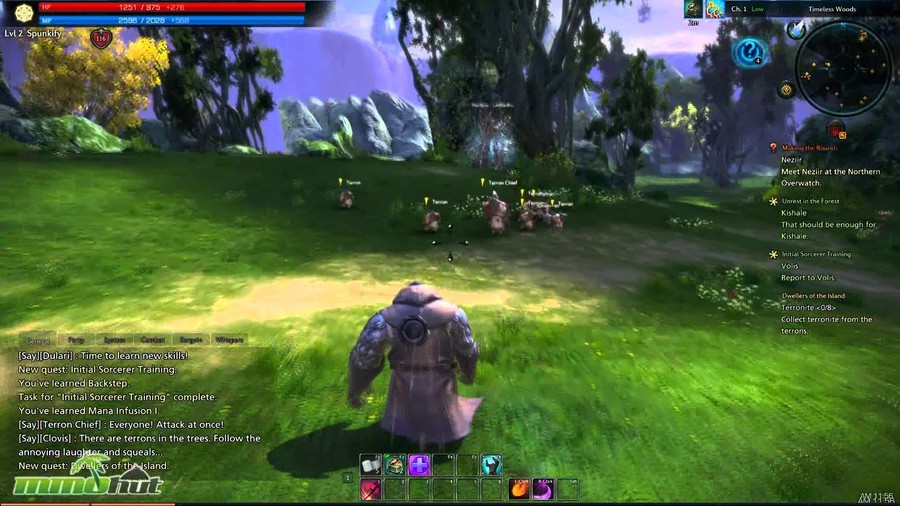The height and width of the screenshot is (506, 900).
Task: Select the System chat tab
Action: 115,341
